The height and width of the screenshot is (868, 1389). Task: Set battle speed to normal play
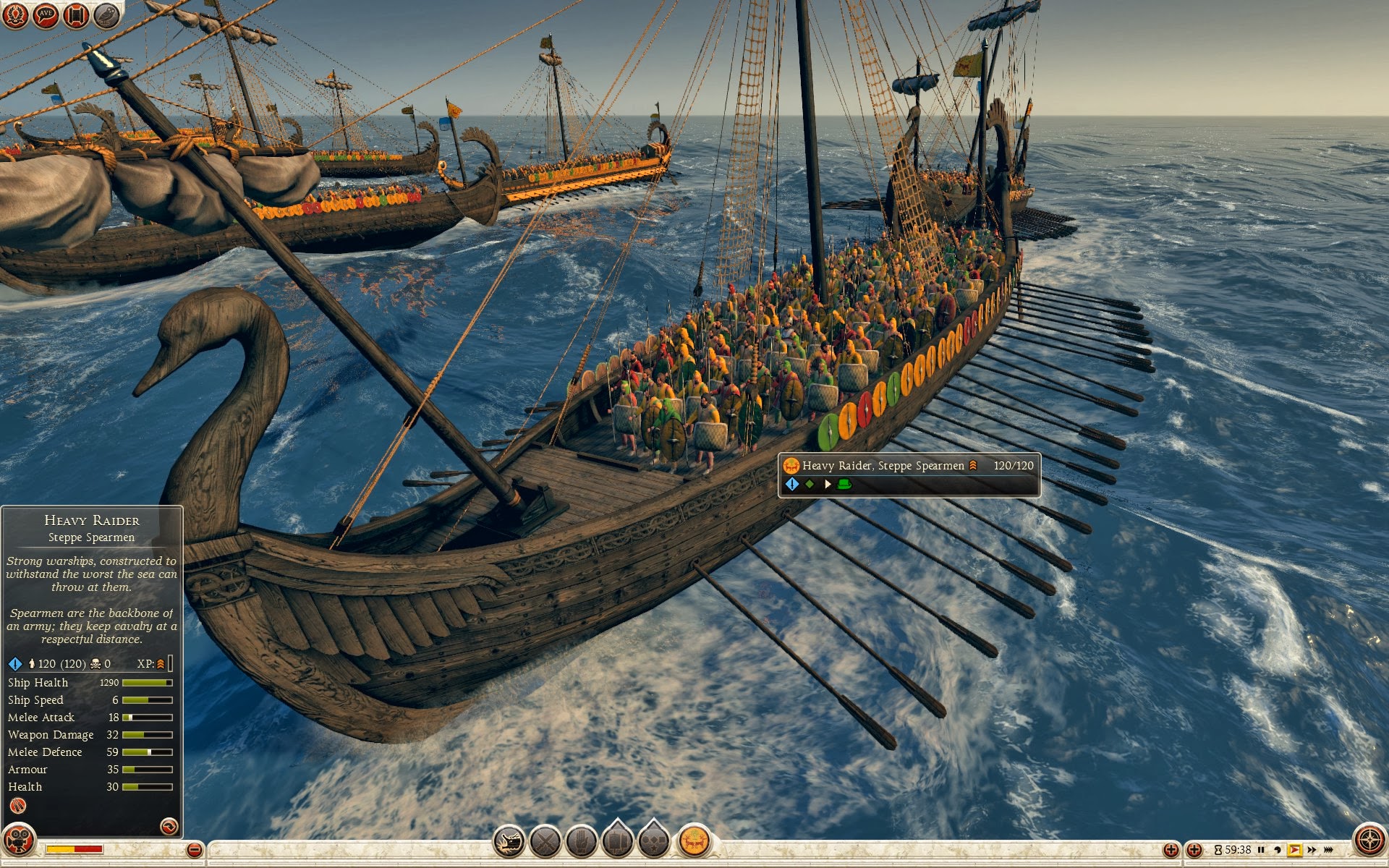coord(1295,850)
